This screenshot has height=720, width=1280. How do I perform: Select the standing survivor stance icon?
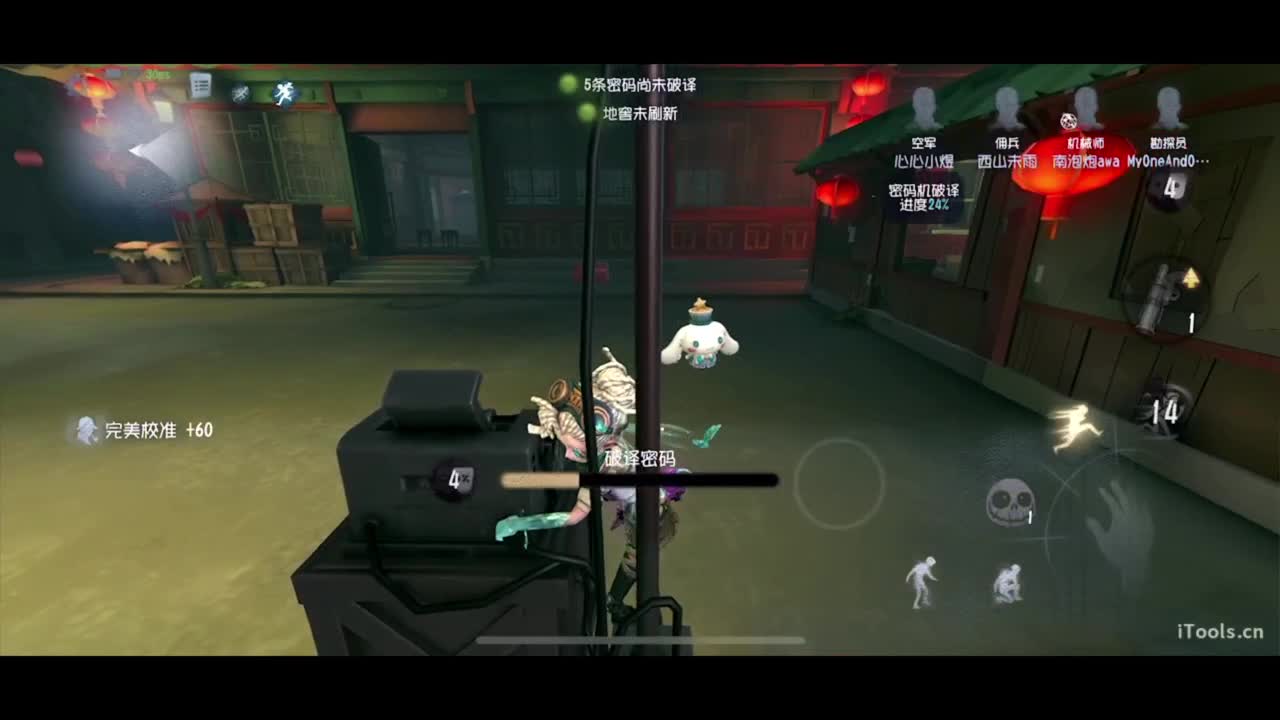pos(920,580)
